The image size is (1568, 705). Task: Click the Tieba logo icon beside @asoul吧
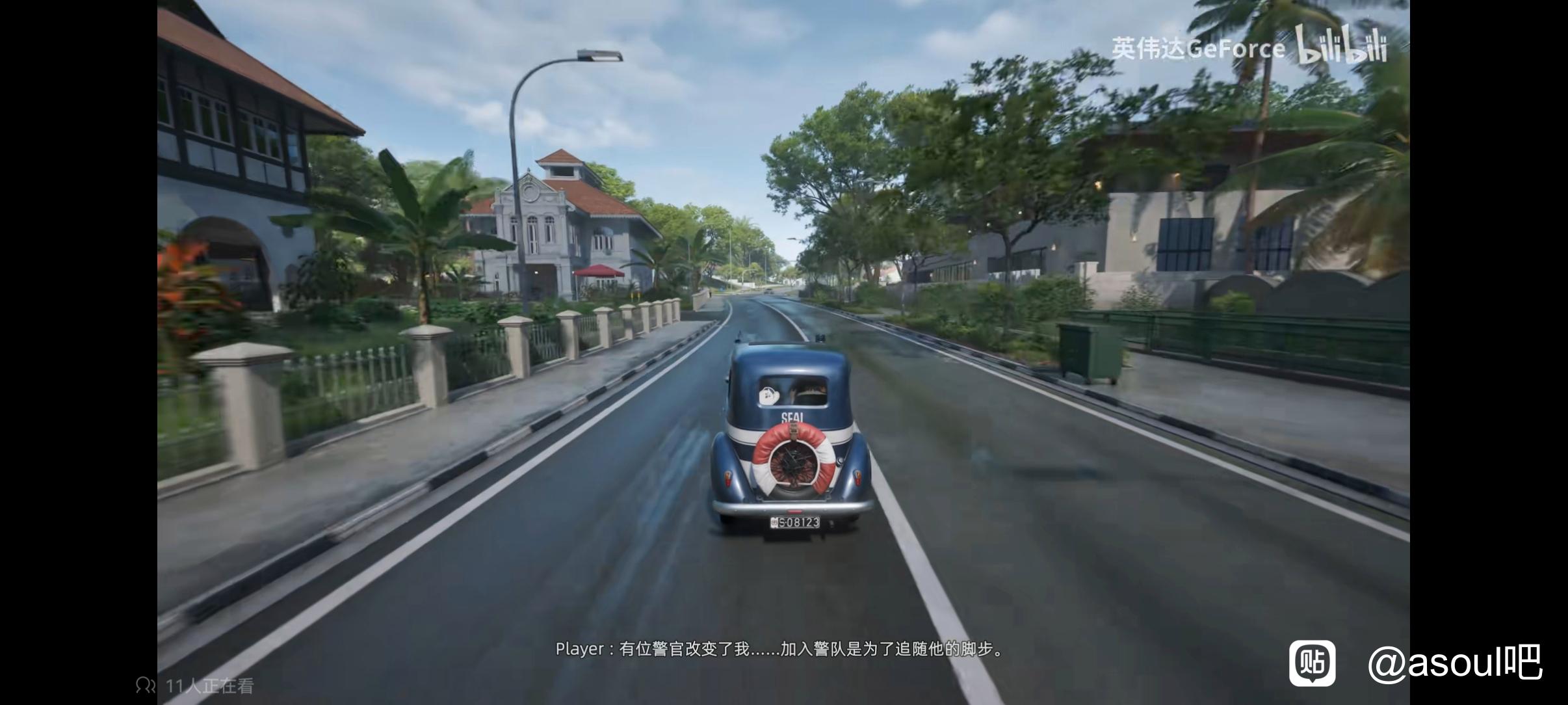point(1313,663)
